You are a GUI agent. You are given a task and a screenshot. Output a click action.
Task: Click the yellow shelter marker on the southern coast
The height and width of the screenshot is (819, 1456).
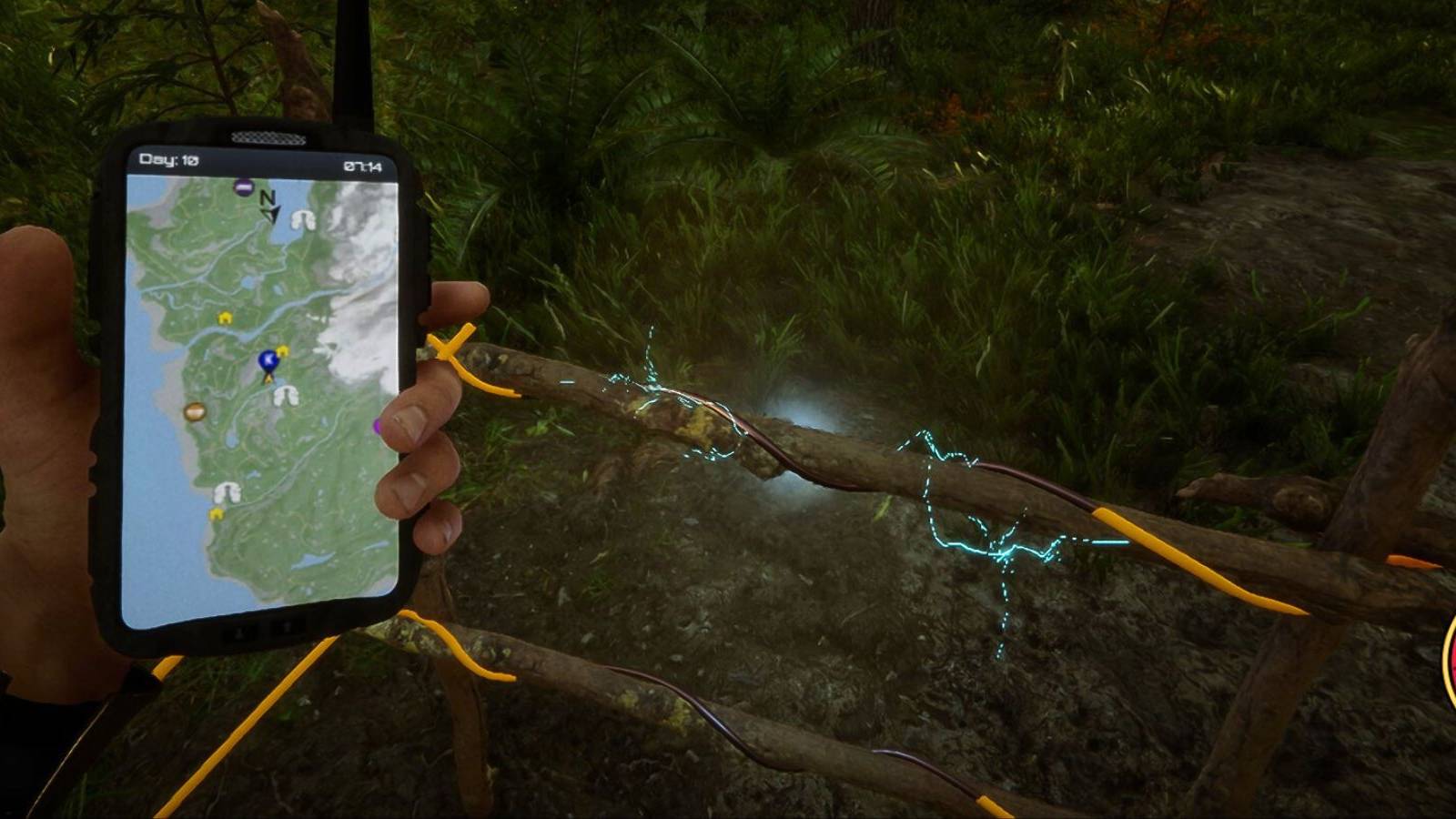[x=217, y=515]
